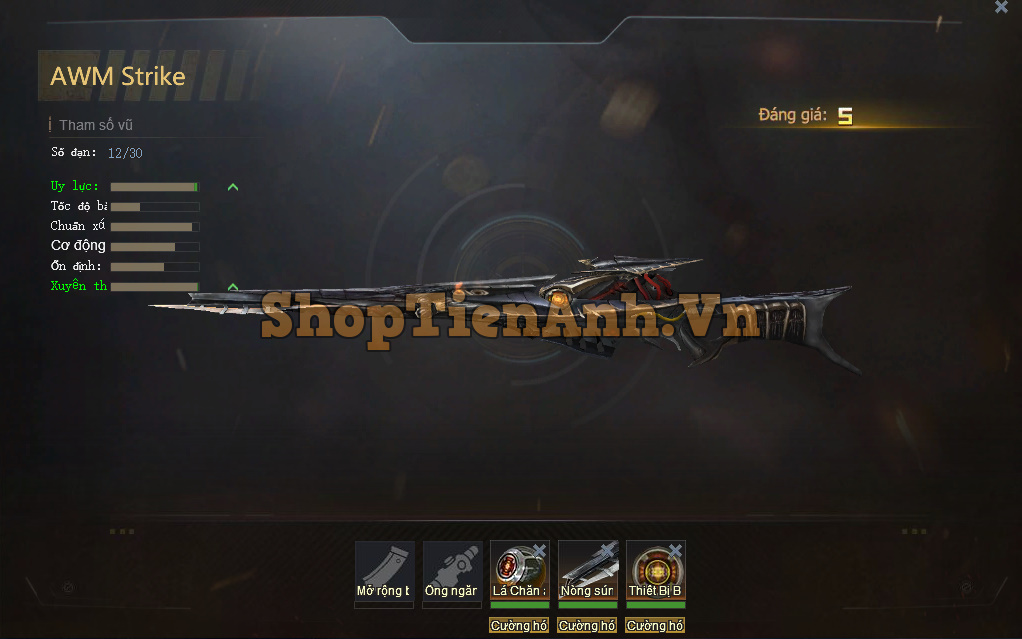Screen dimensions: 1022x639
Task: Choose the Nòng súng barrel attachment slot
Action: pyautogui.click(x=586, y=569)
